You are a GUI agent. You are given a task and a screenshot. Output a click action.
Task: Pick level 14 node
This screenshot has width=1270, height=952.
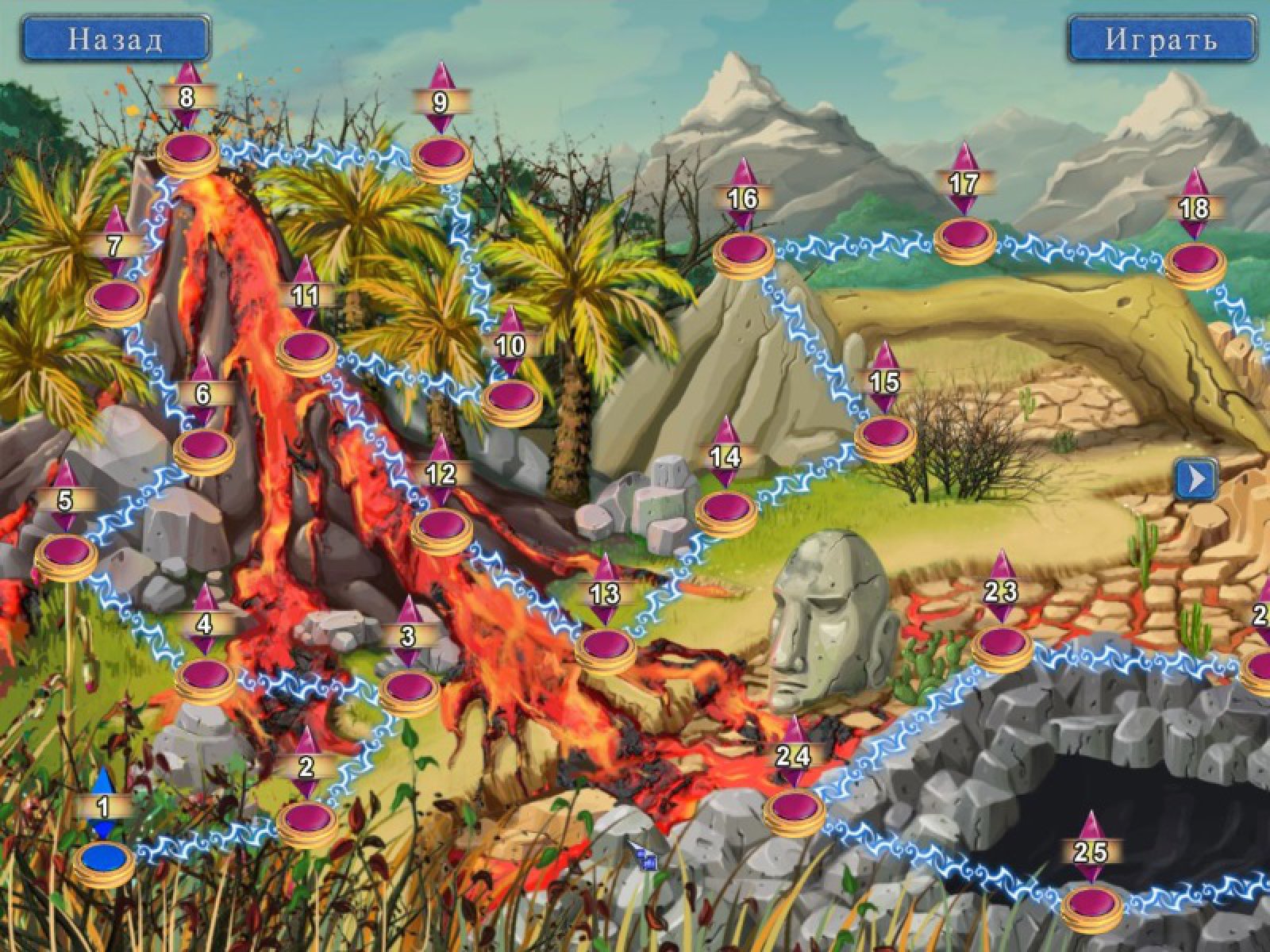tap(726, 507)
